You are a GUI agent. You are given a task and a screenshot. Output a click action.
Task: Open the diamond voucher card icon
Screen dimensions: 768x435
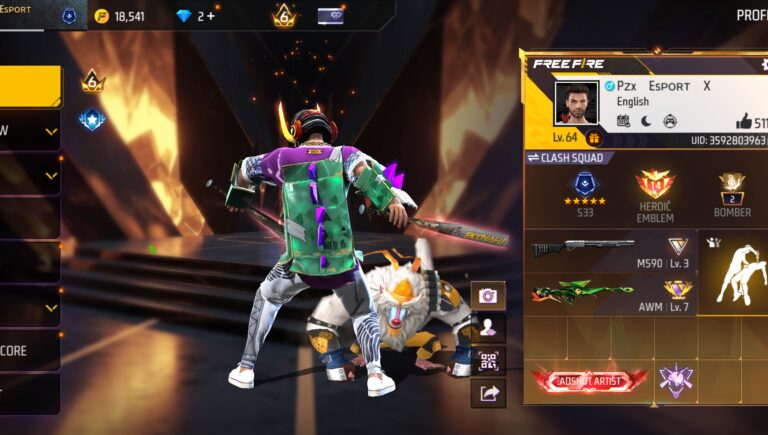[x=330, y=16]
